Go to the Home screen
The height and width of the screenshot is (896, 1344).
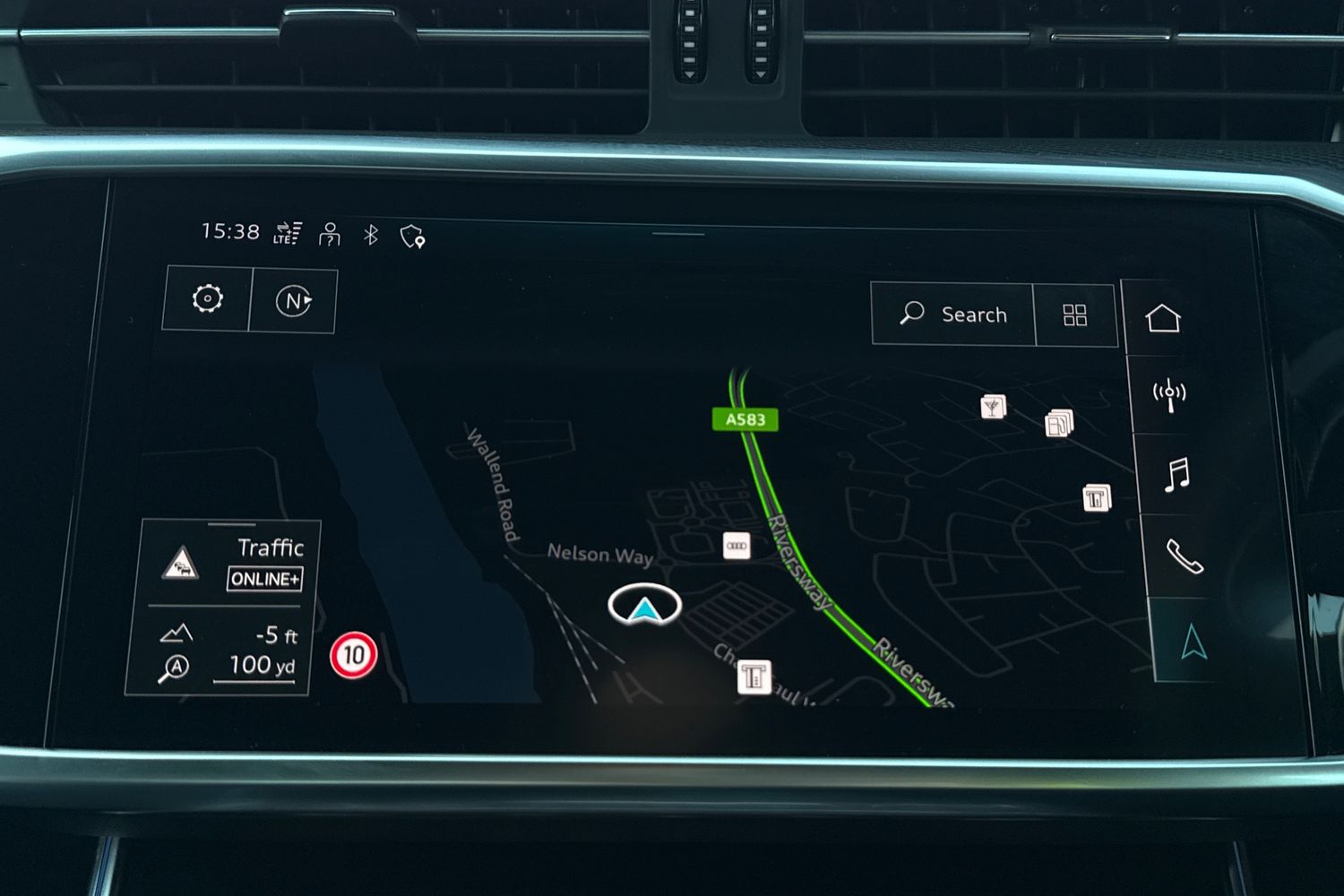(1163, 318)
